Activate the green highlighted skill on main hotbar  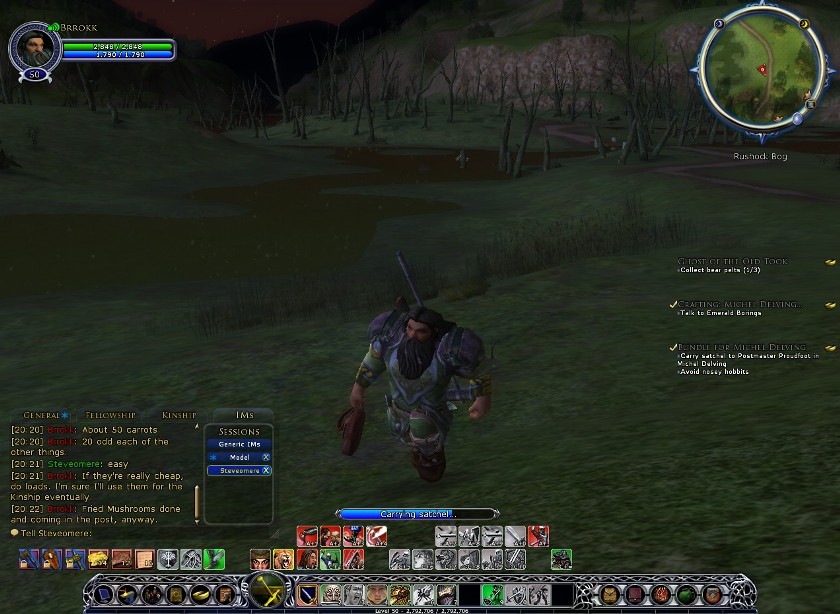(491, 594)
